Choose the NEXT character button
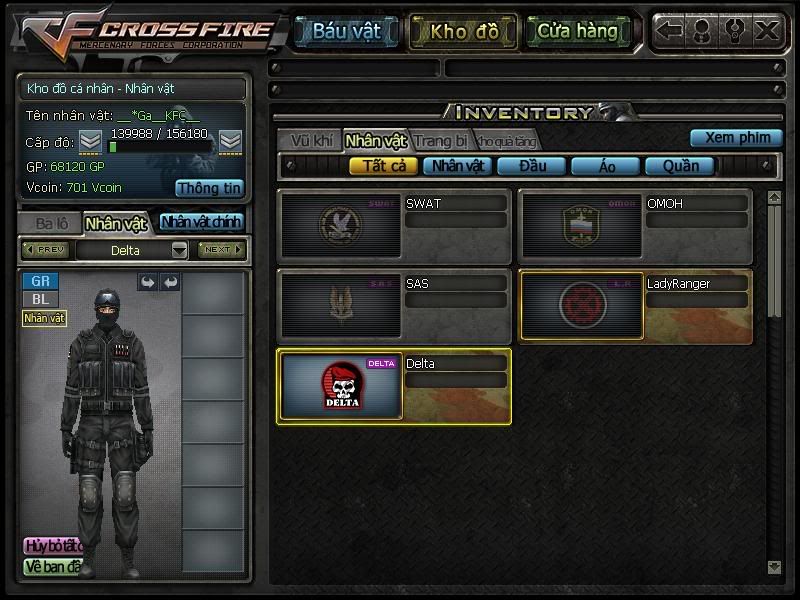The image size is (800, 600). click(x=221, y=249)
